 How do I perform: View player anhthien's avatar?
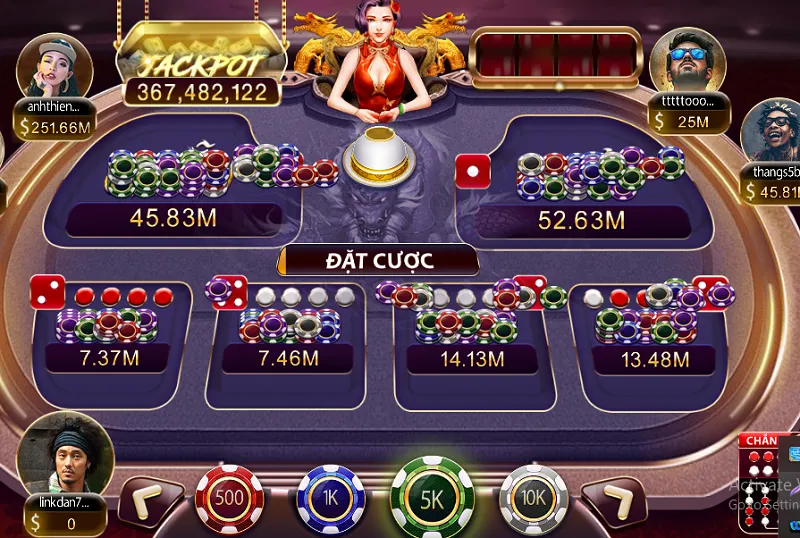[54, 64]
